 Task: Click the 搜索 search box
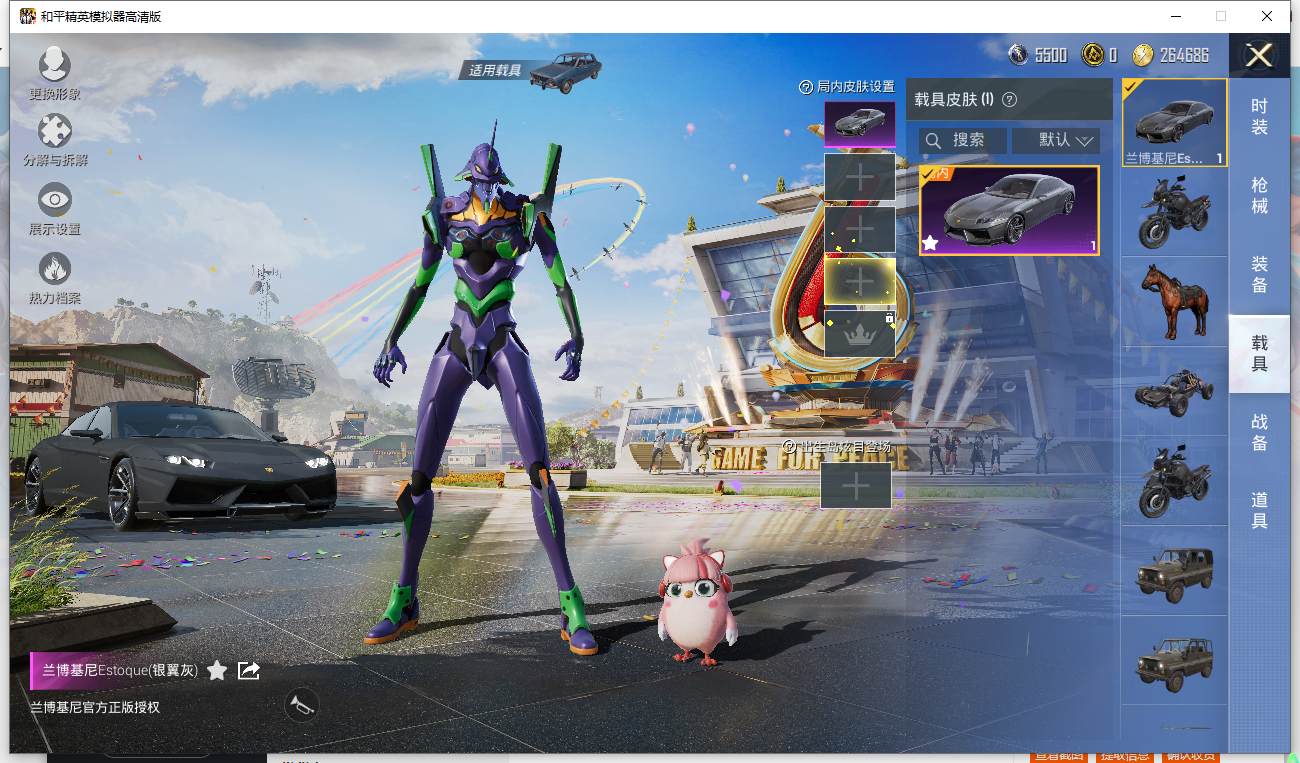pos(962,140)
